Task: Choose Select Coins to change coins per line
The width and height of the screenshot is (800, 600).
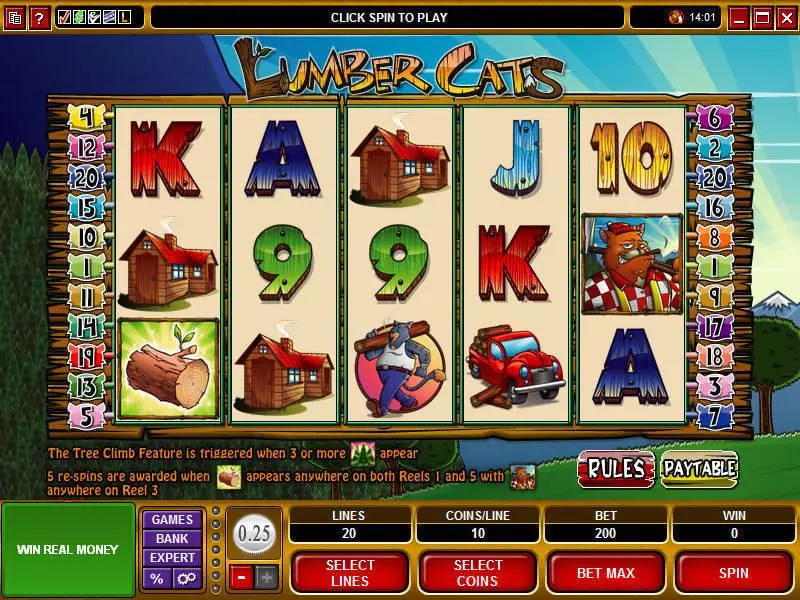Action: (477, 572)
